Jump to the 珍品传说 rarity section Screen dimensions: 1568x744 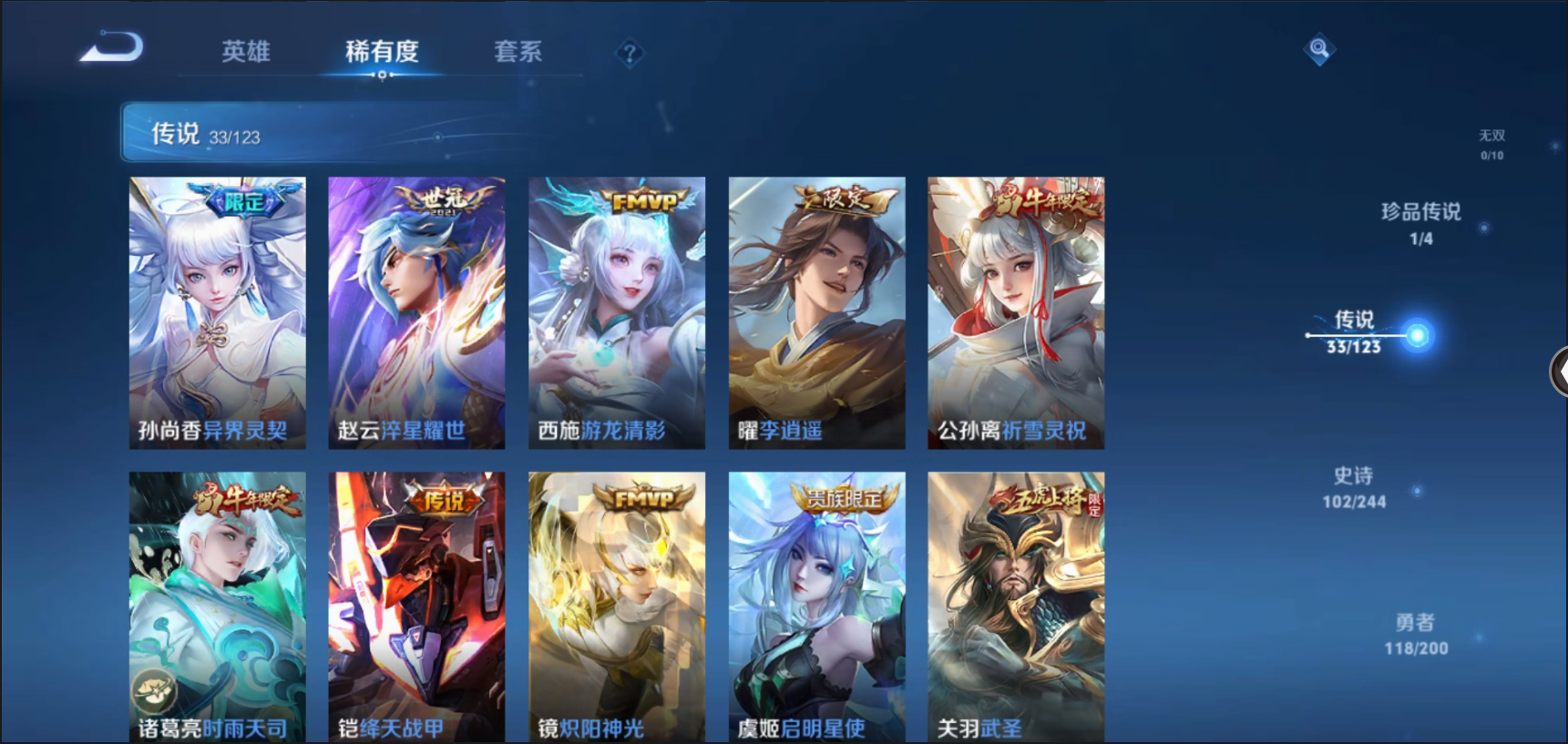1420,223
